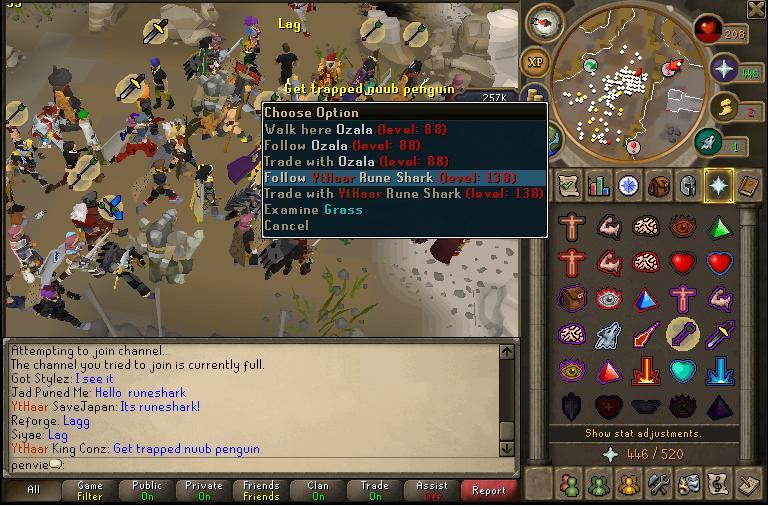This screenshot has width=768, height=507.
Task: Select the Private chat tab
Action: [204, 490]
